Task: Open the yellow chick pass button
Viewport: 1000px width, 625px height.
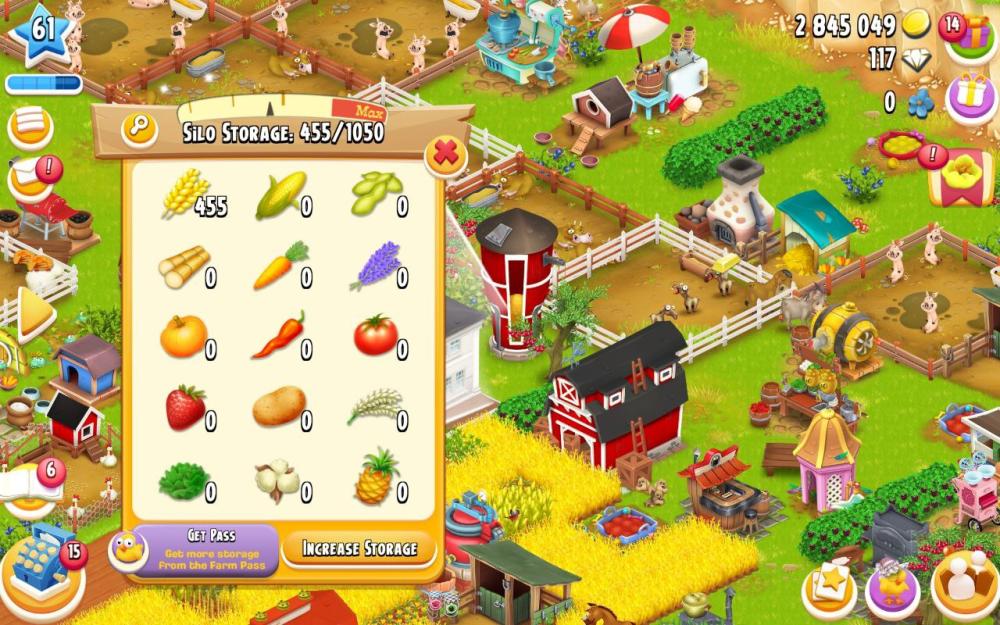Action: (x=892, y=588)
